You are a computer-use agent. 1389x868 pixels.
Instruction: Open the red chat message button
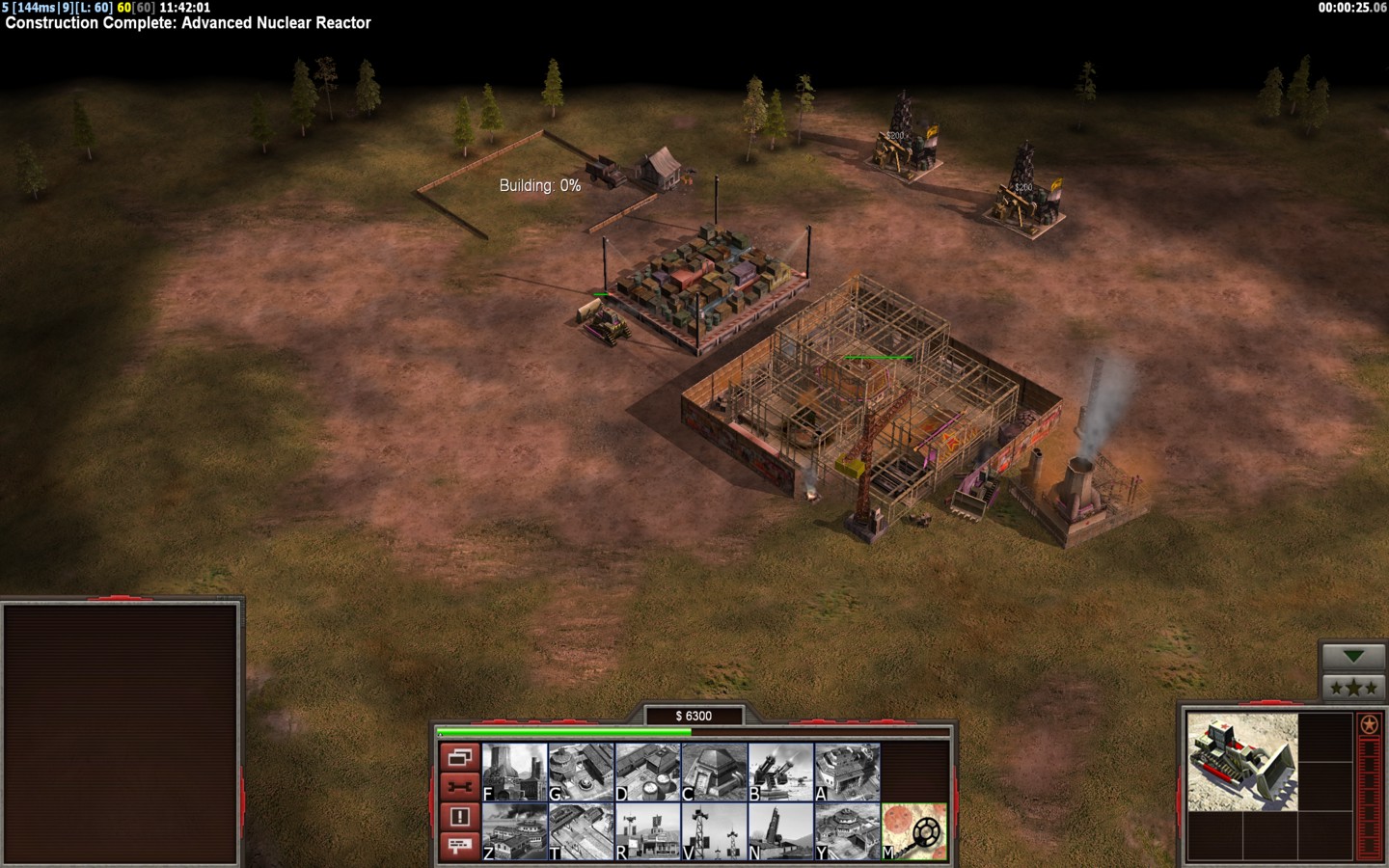tap(459, 846)
